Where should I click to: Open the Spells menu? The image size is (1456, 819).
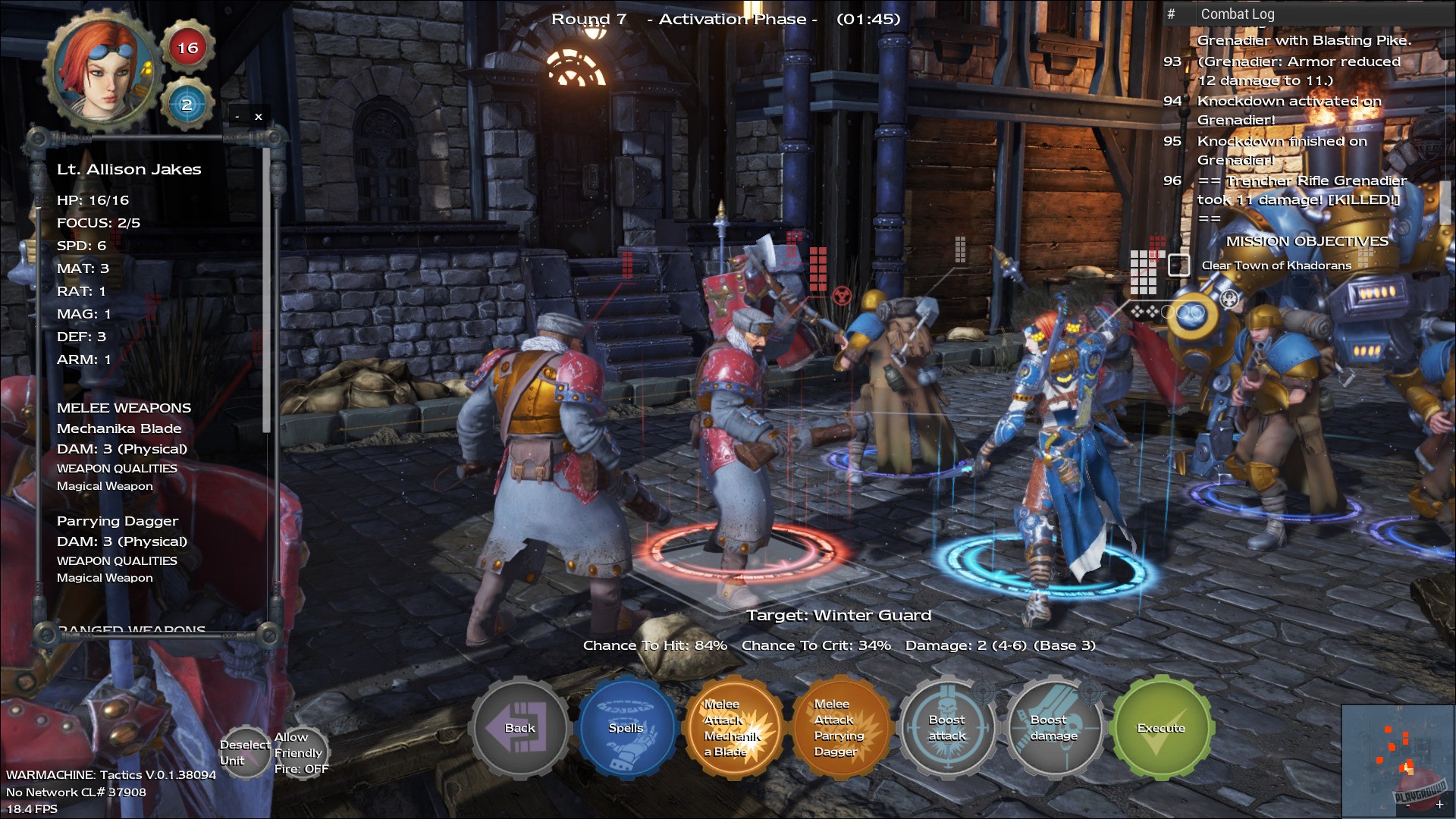[626, 728]
